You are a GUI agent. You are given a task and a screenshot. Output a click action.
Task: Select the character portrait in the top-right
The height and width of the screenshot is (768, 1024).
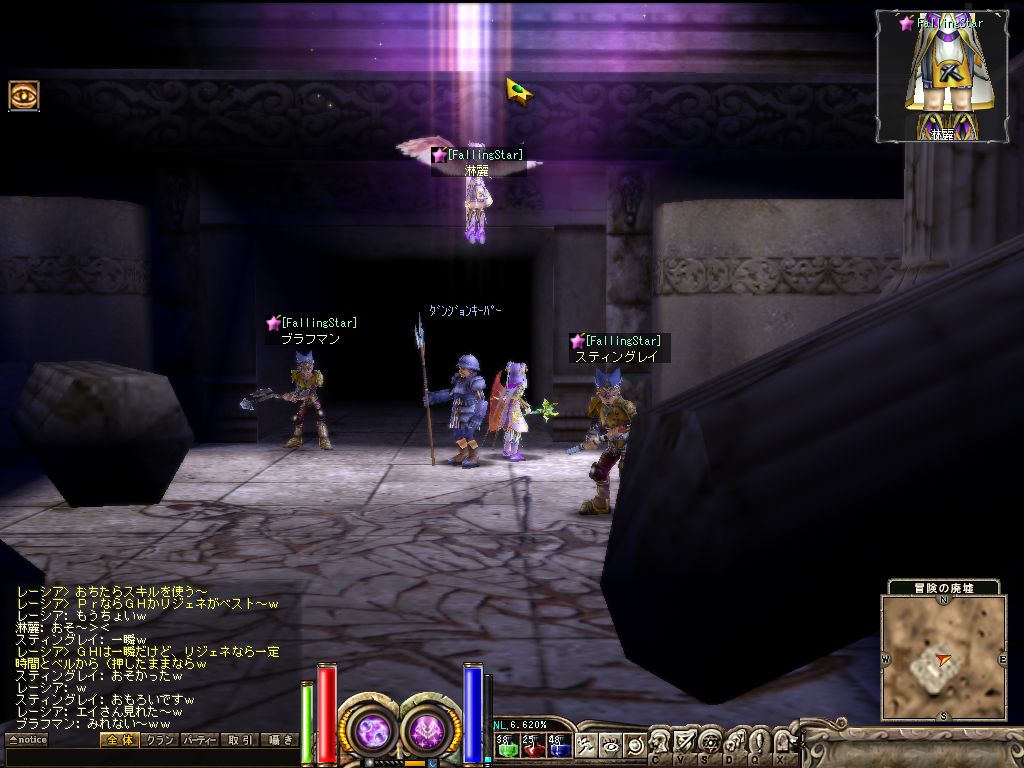(939, 78)
